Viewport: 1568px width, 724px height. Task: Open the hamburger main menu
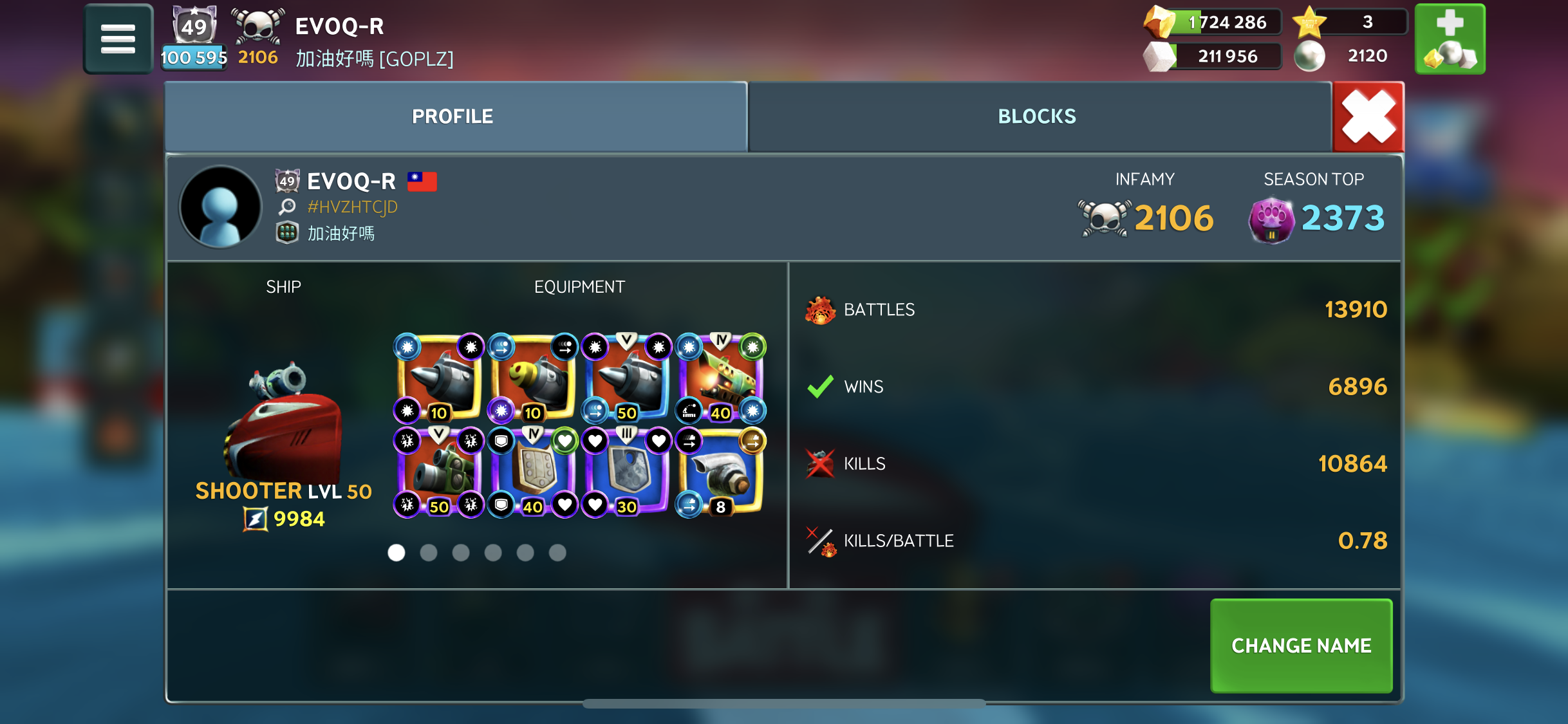118,39
